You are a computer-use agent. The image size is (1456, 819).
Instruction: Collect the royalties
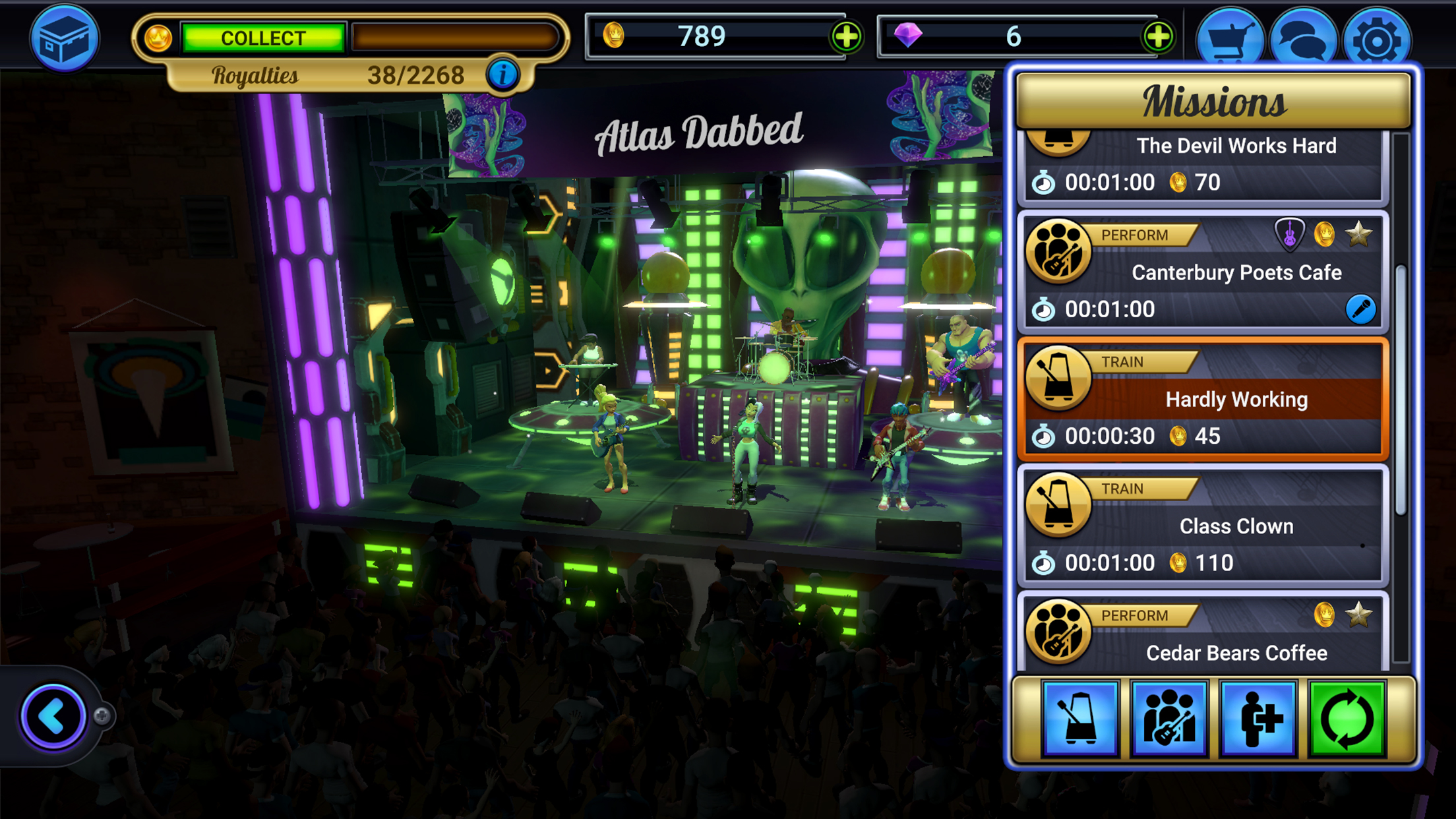click(263, 38)
